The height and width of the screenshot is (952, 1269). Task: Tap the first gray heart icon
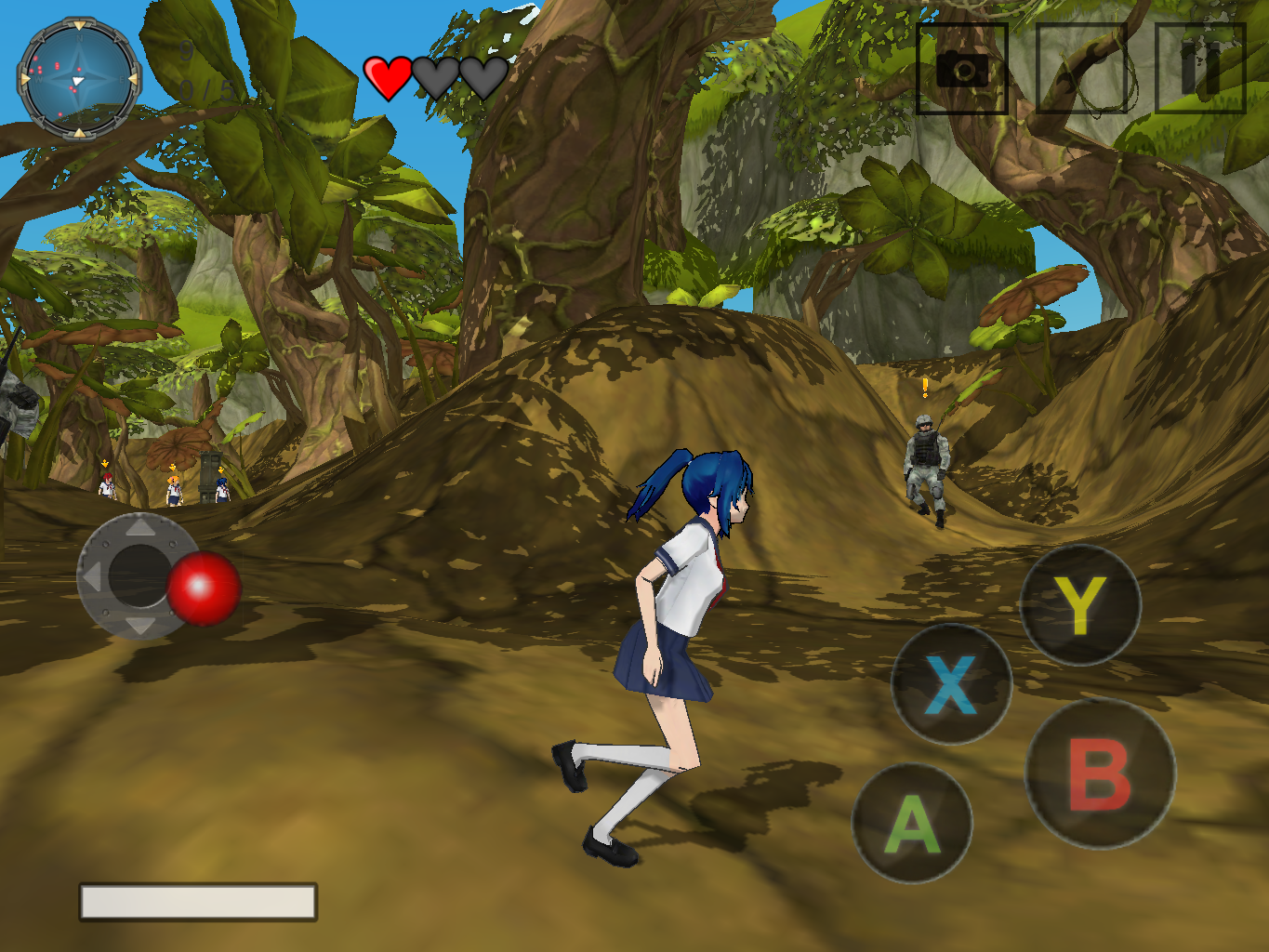tap(435, 78)
